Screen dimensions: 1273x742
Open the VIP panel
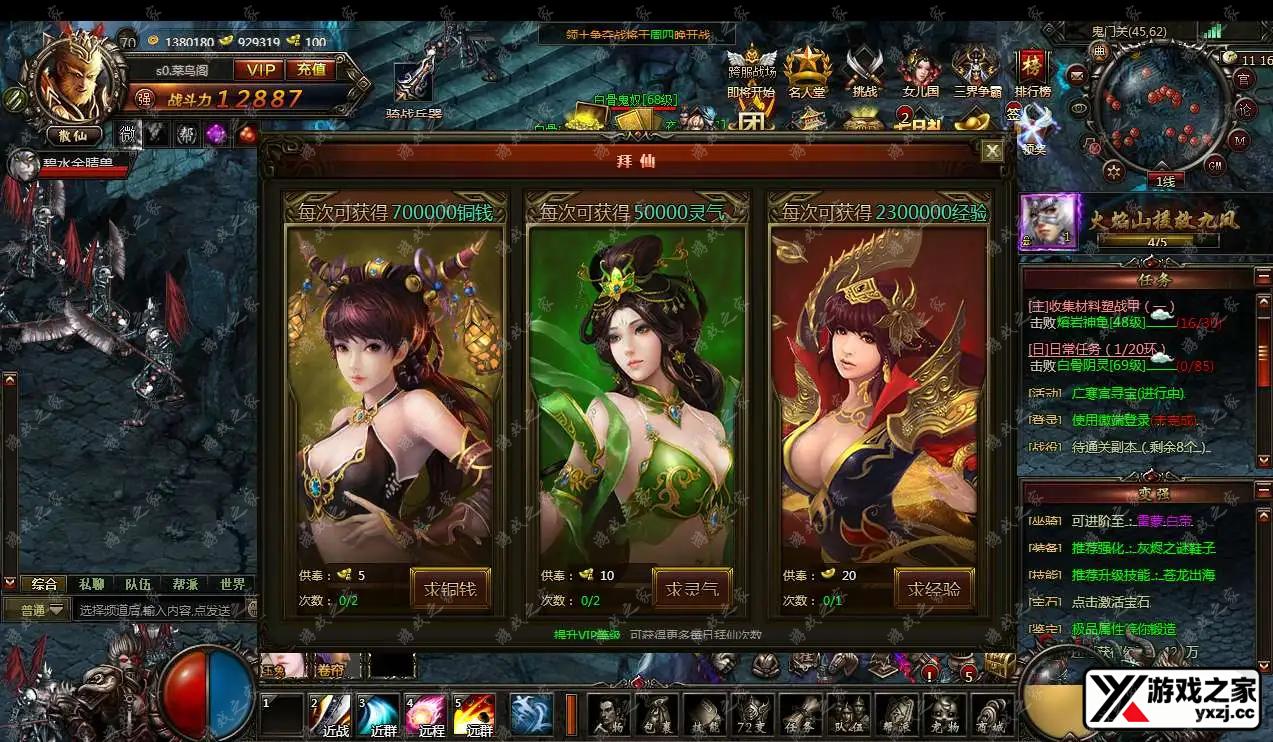(x=260, y=69)
